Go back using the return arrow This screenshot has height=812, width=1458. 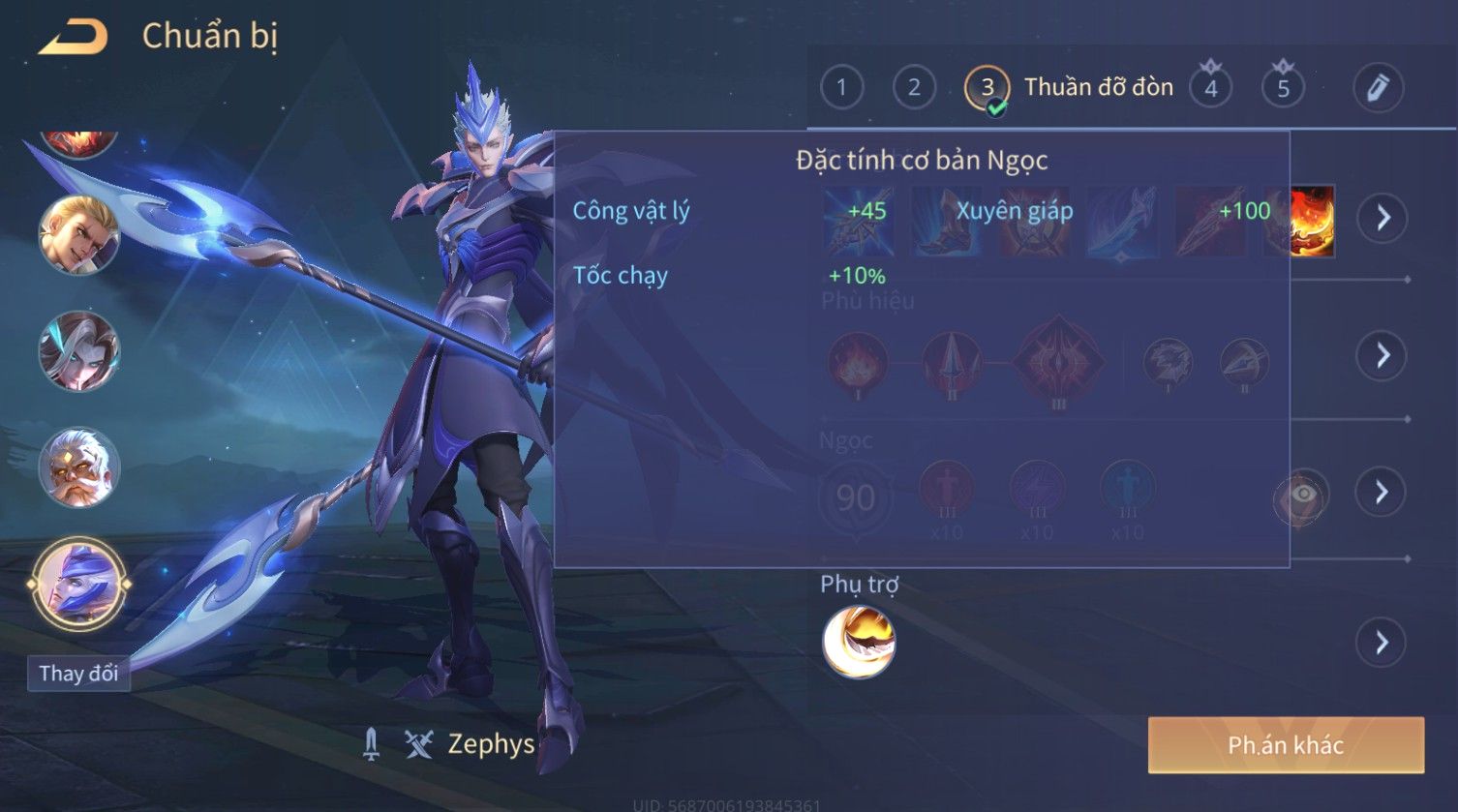tap(73, 37)
